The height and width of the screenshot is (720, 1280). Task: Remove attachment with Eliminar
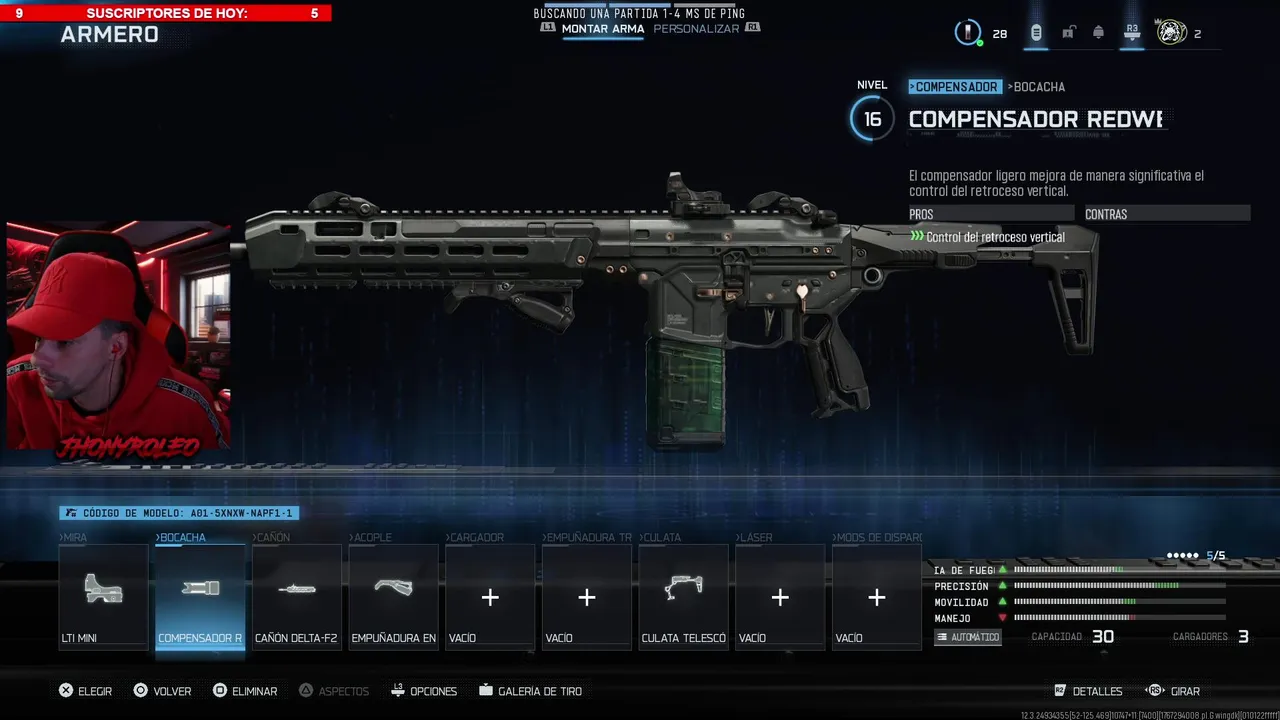[x=244, y=691]
